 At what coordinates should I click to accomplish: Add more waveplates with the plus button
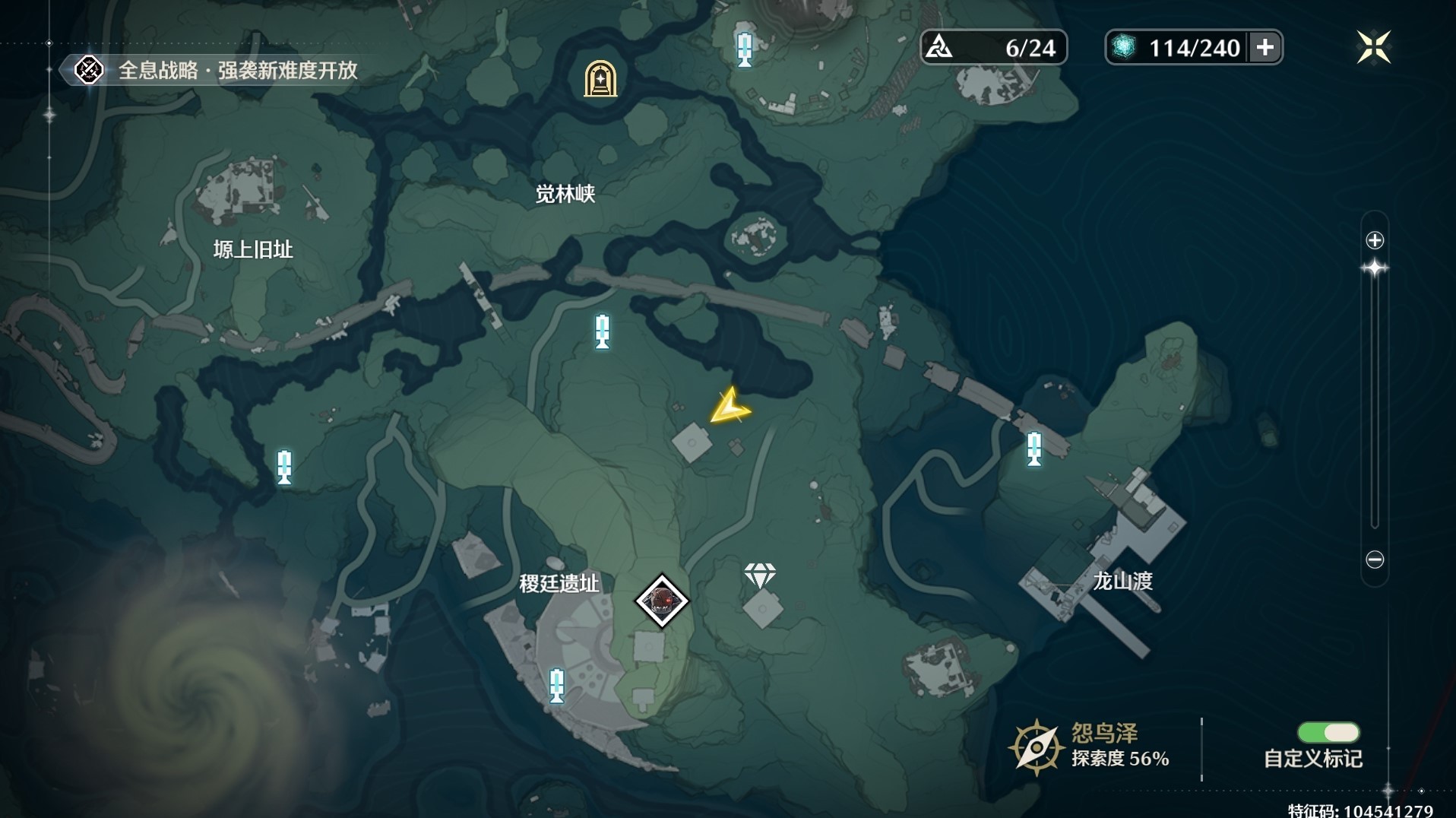(1265, 47)
